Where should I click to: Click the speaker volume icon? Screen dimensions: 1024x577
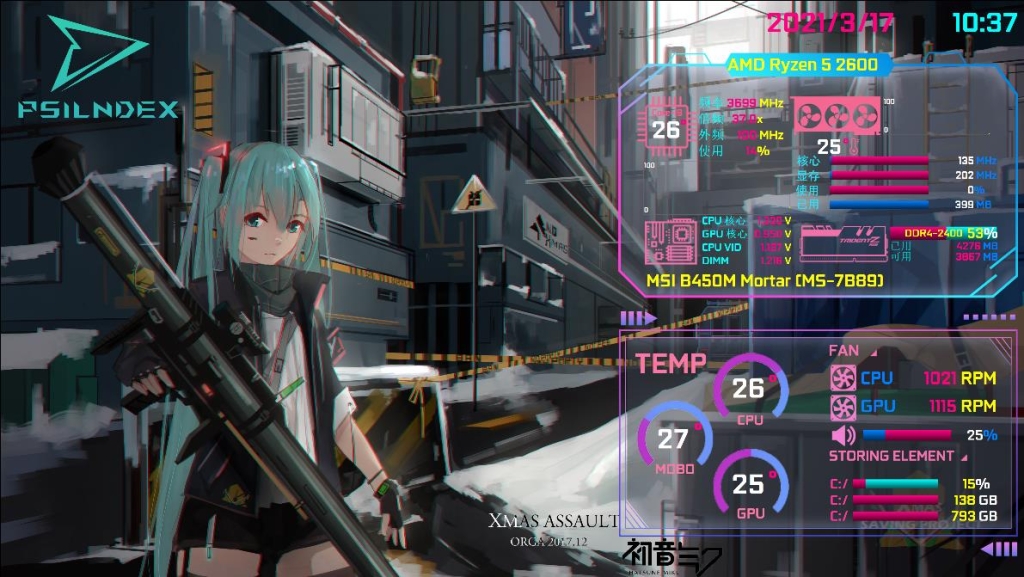(x=843, y=435)
